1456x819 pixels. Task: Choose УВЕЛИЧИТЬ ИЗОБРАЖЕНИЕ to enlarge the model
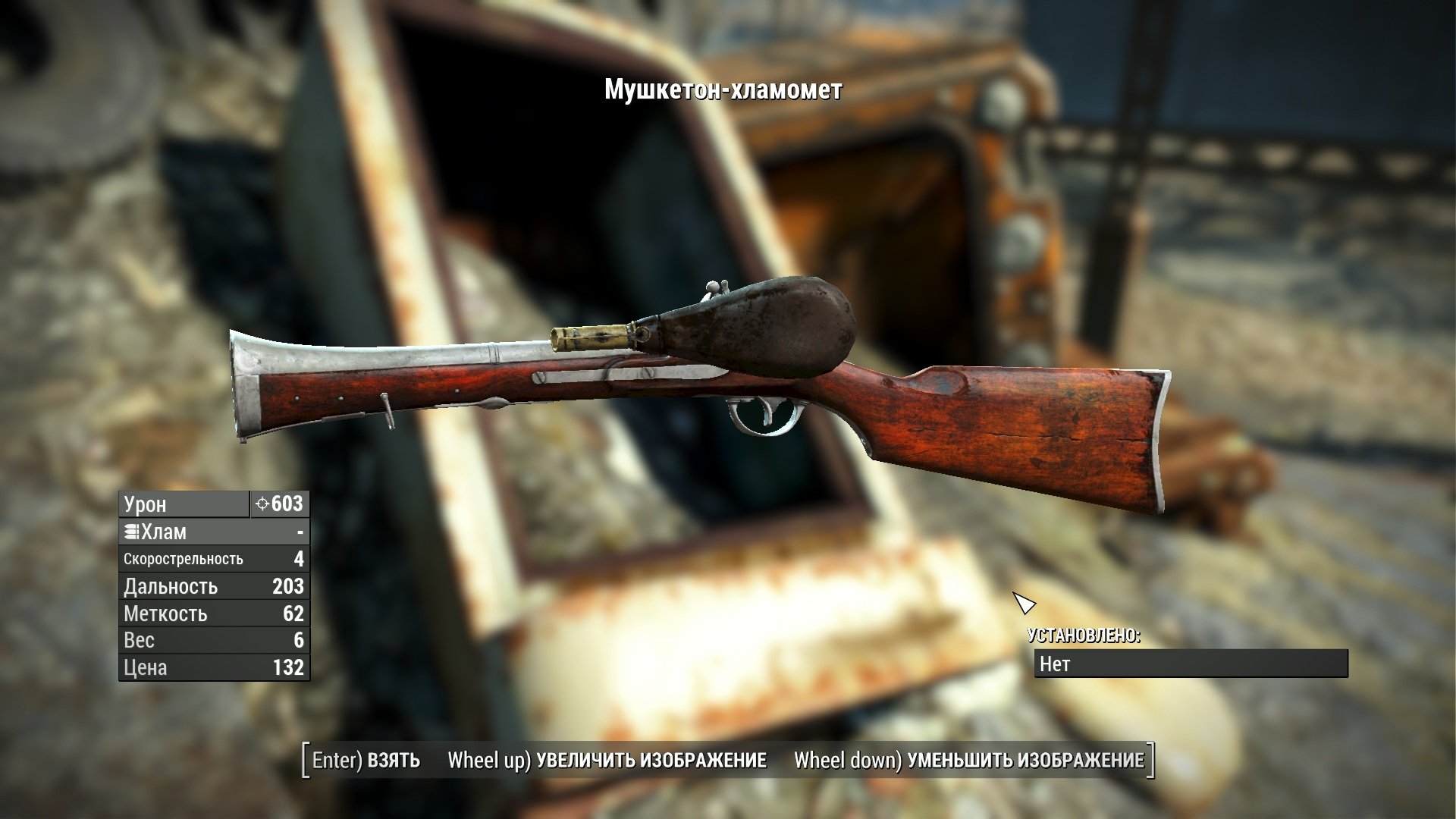(x=607, y=761)
